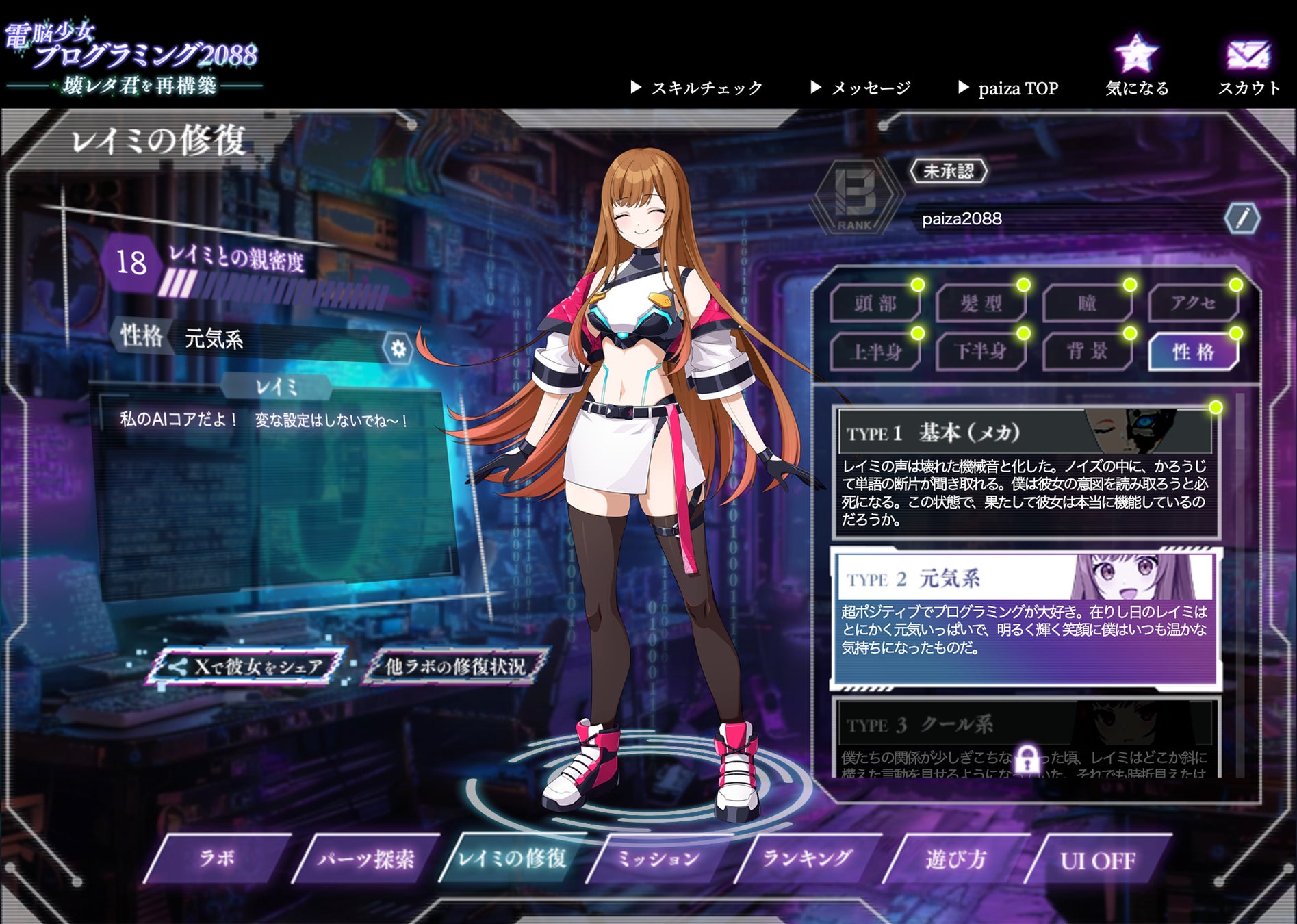
Task: Select the 下半身 tab
Action: pyautogui.click(x=981, y=352)
